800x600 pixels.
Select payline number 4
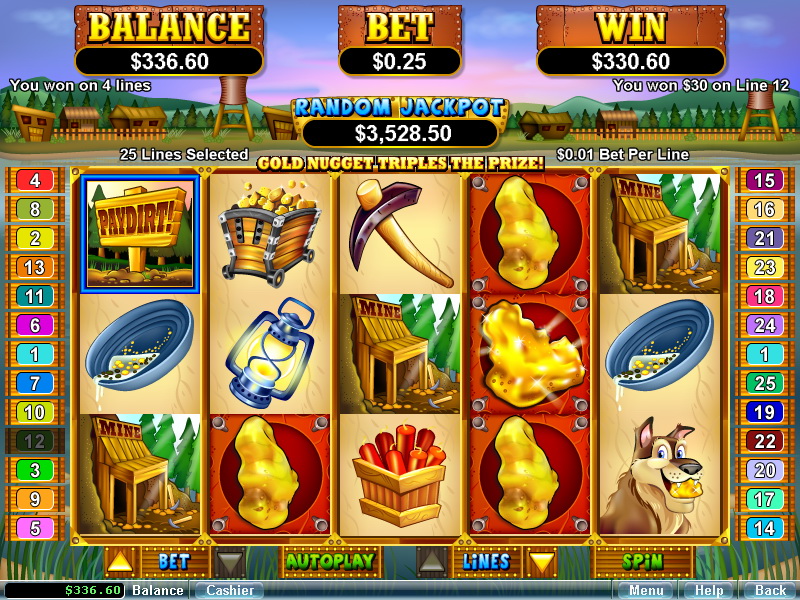coord(35,181)
